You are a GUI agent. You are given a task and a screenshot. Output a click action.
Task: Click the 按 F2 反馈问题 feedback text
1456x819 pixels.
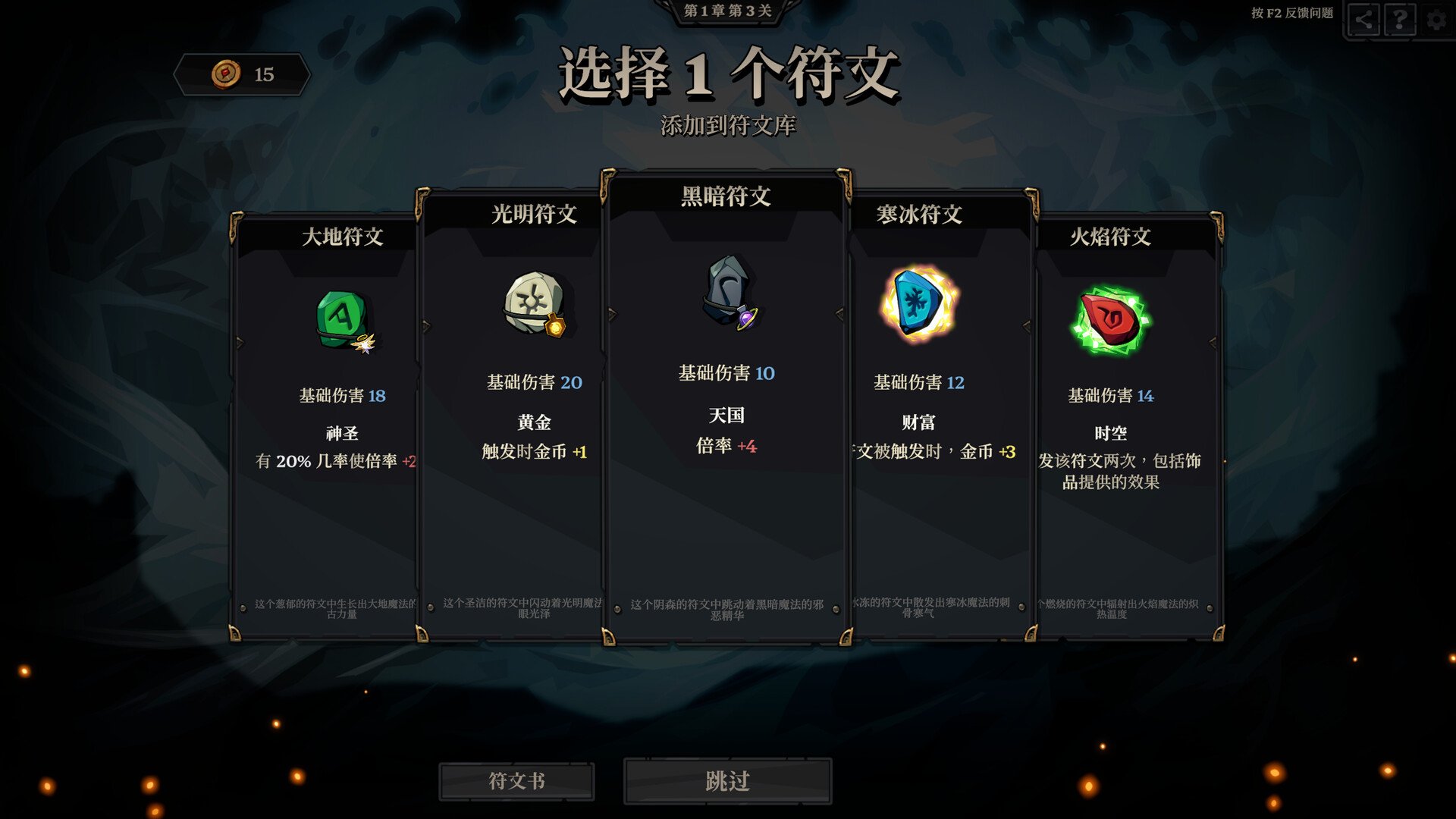coord(1293,14)
